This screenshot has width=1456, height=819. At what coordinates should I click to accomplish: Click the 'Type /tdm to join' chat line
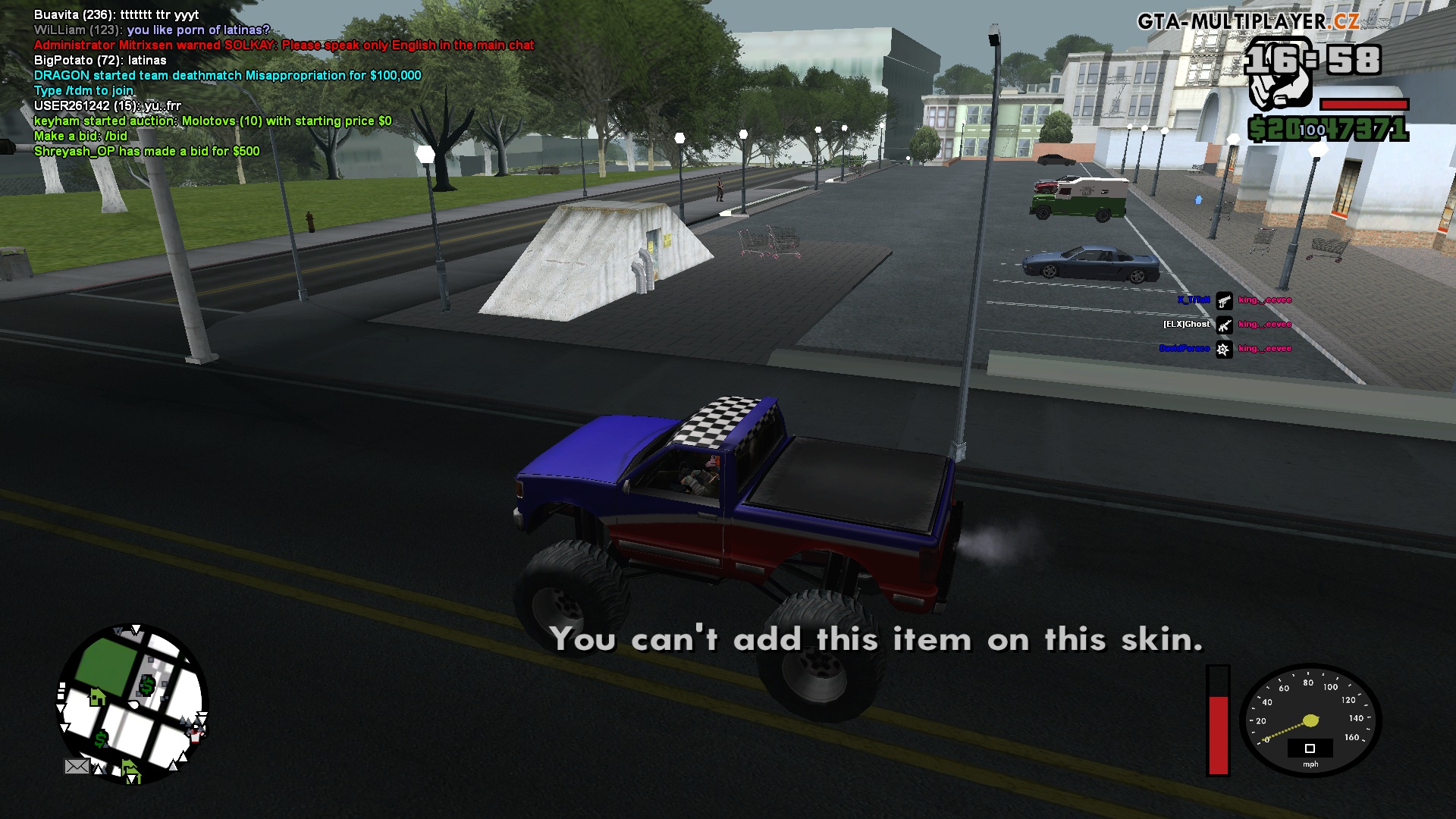pyautogui.click(x=83, y=90)
